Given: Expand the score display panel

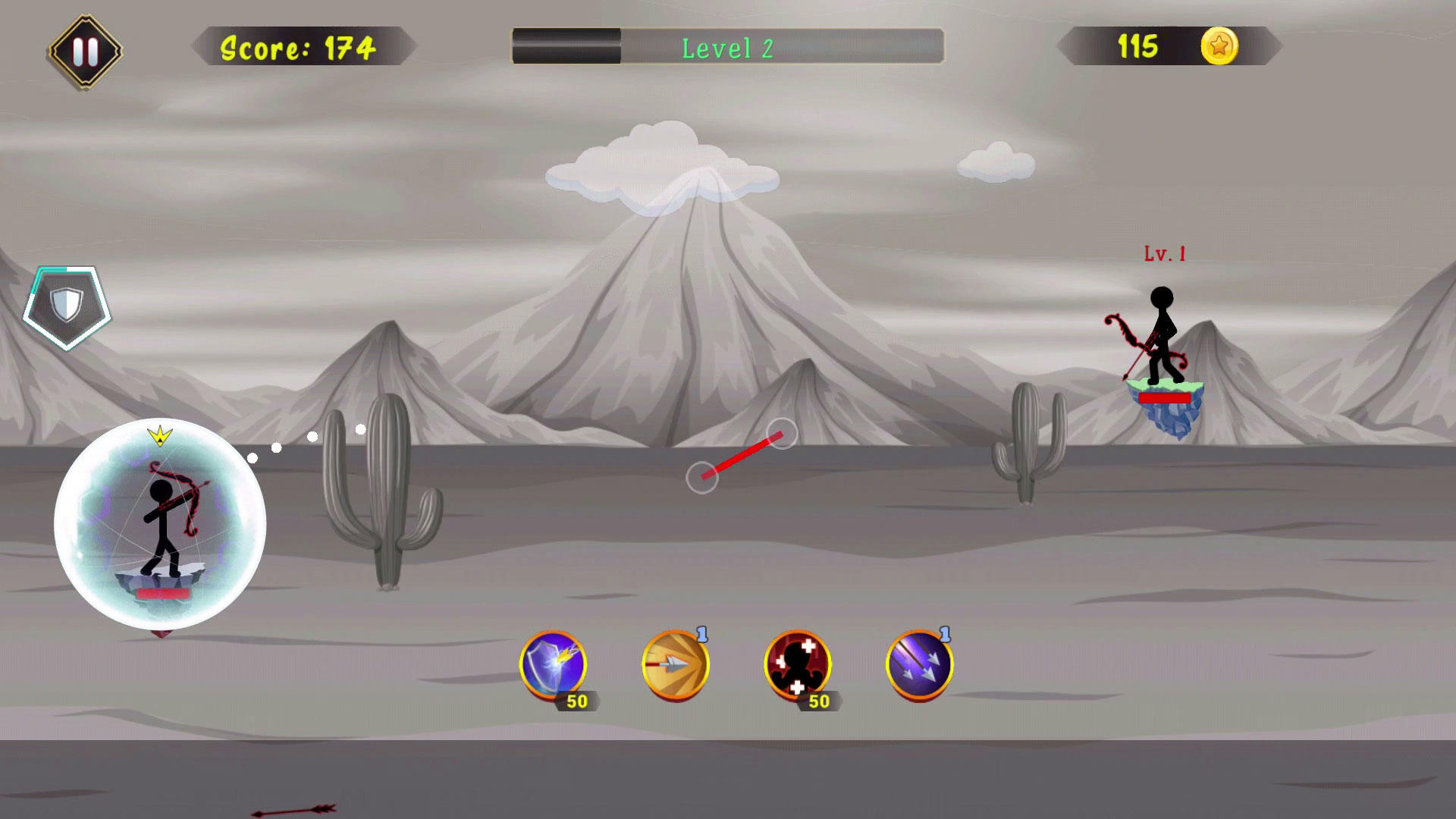Looking at the screenshot, I should (296, 47).
